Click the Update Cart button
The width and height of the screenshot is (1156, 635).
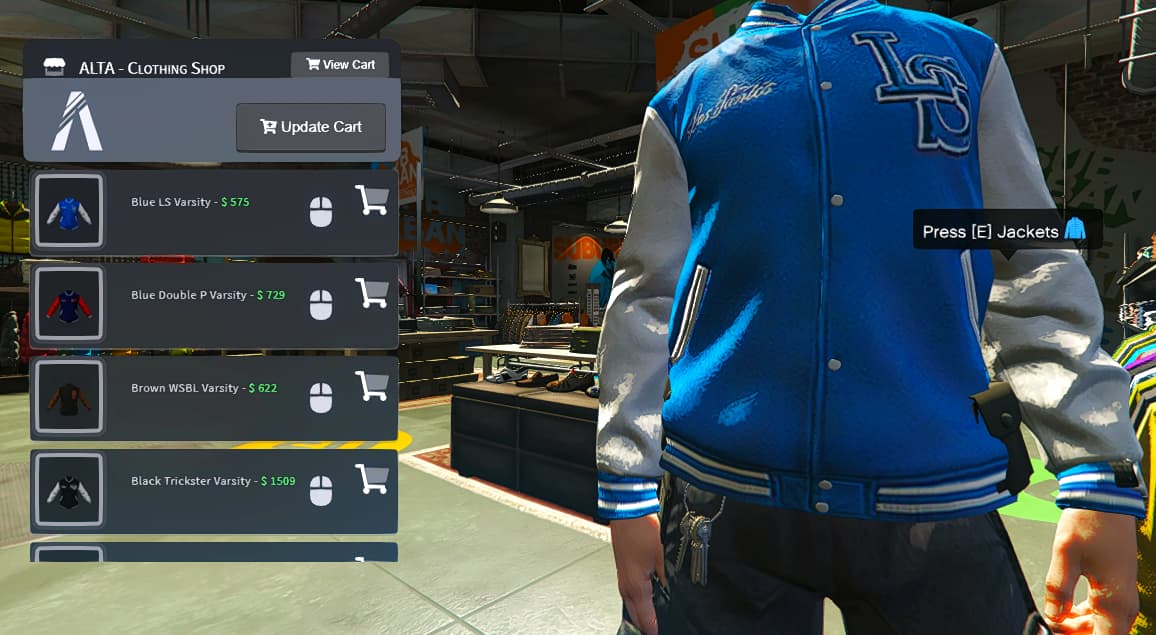311,127
